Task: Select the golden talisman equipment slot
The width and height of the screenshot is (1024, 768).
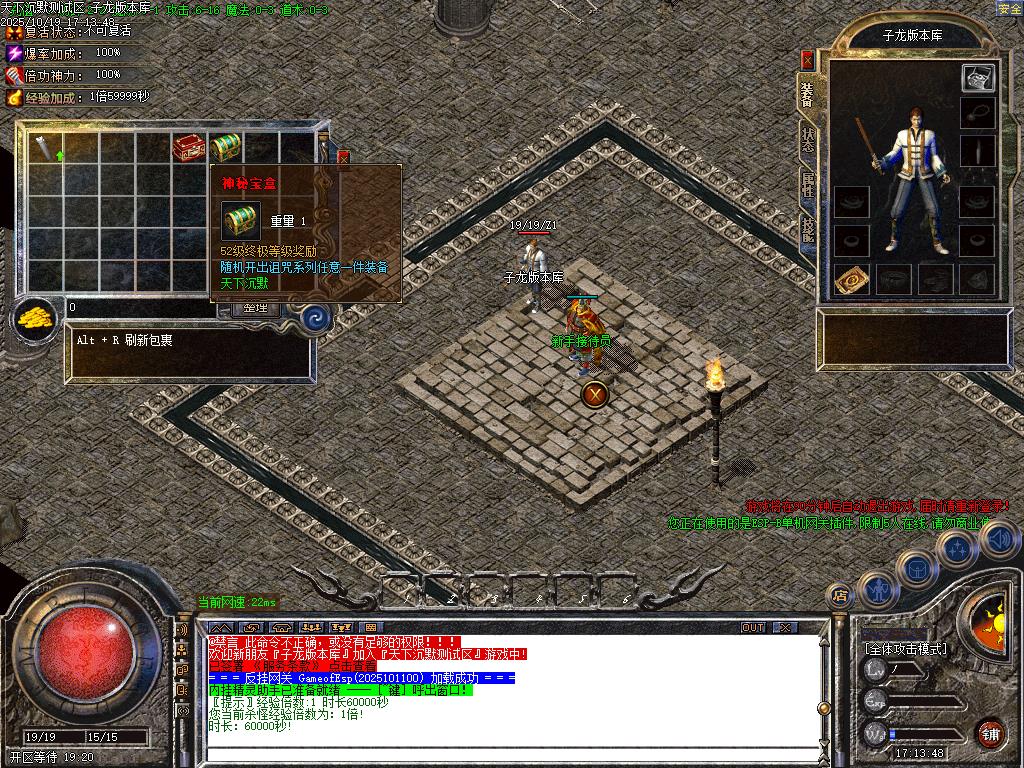Action: (850, 280)
